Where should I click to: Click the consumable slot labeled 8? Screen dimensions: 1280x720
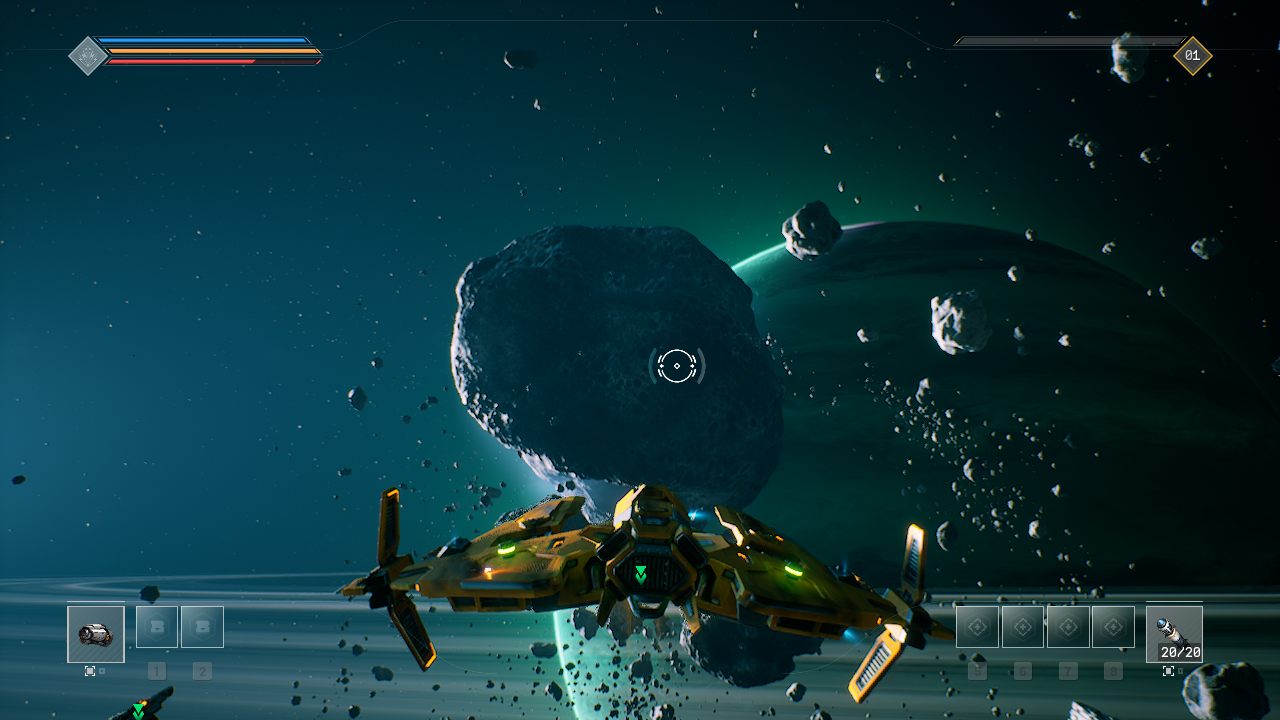tap(1113, 626)
